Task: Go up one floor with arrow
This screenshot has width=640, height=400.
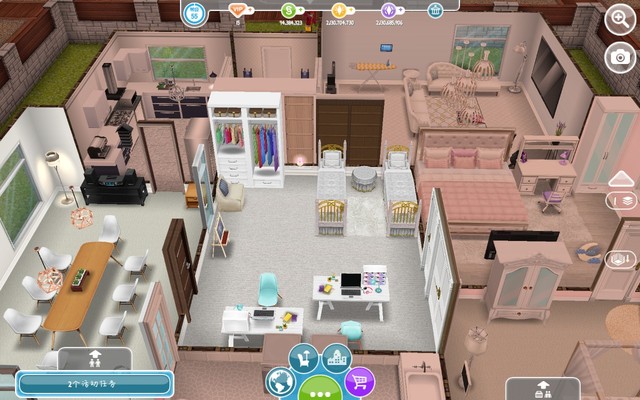Action: [x=621, y=180]
